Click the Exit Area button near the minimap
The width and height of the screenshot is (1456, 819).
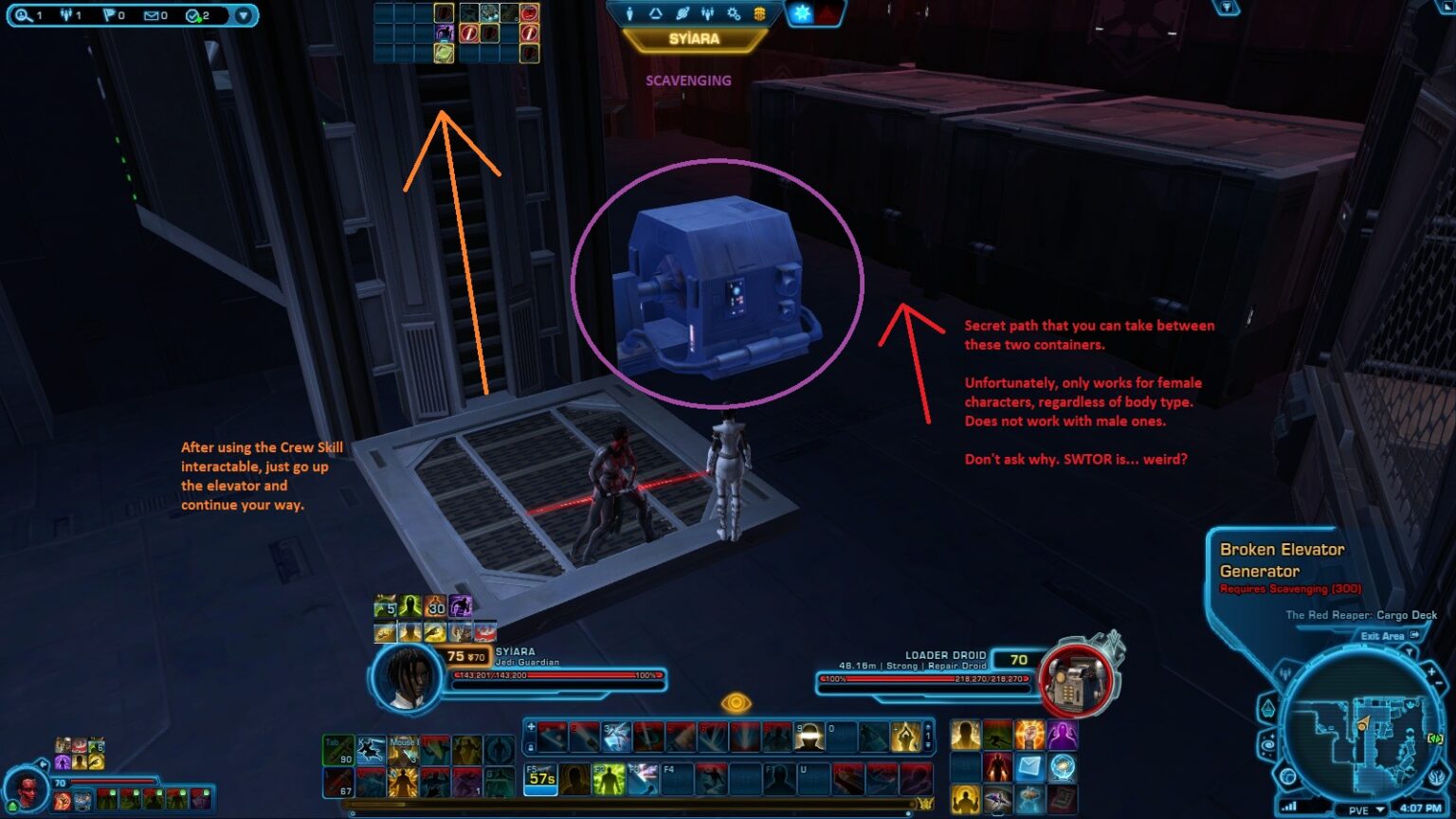(x=1383, y=636)
